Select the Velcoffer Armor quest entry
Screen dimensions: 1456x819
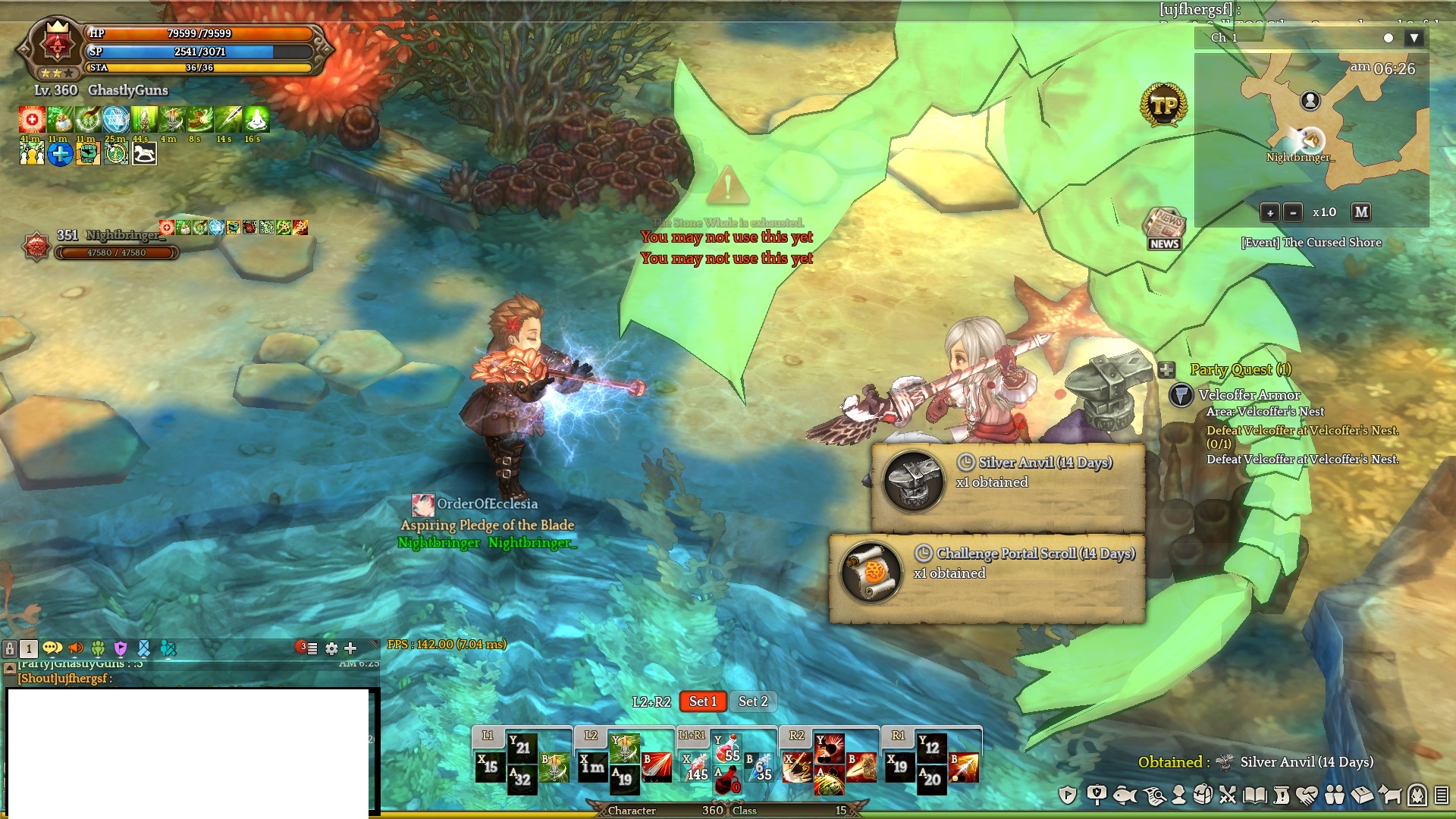pyautogui.click(x=1249, y=395)
